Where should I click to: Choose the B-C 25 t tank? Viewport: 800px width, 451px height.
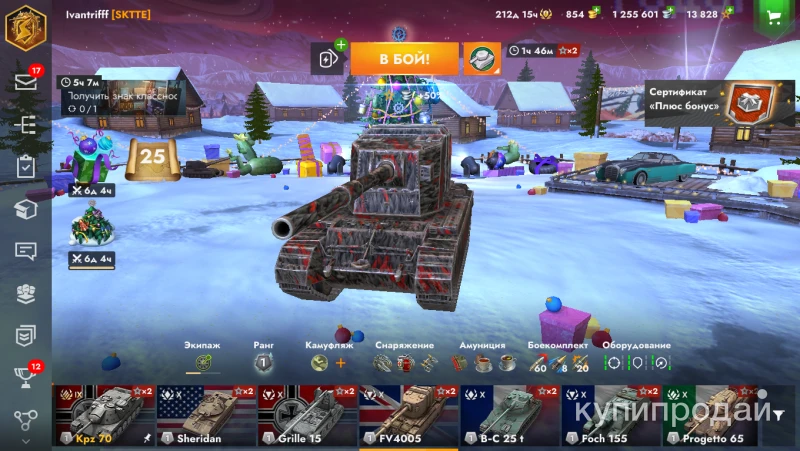[x=509, y=415]
